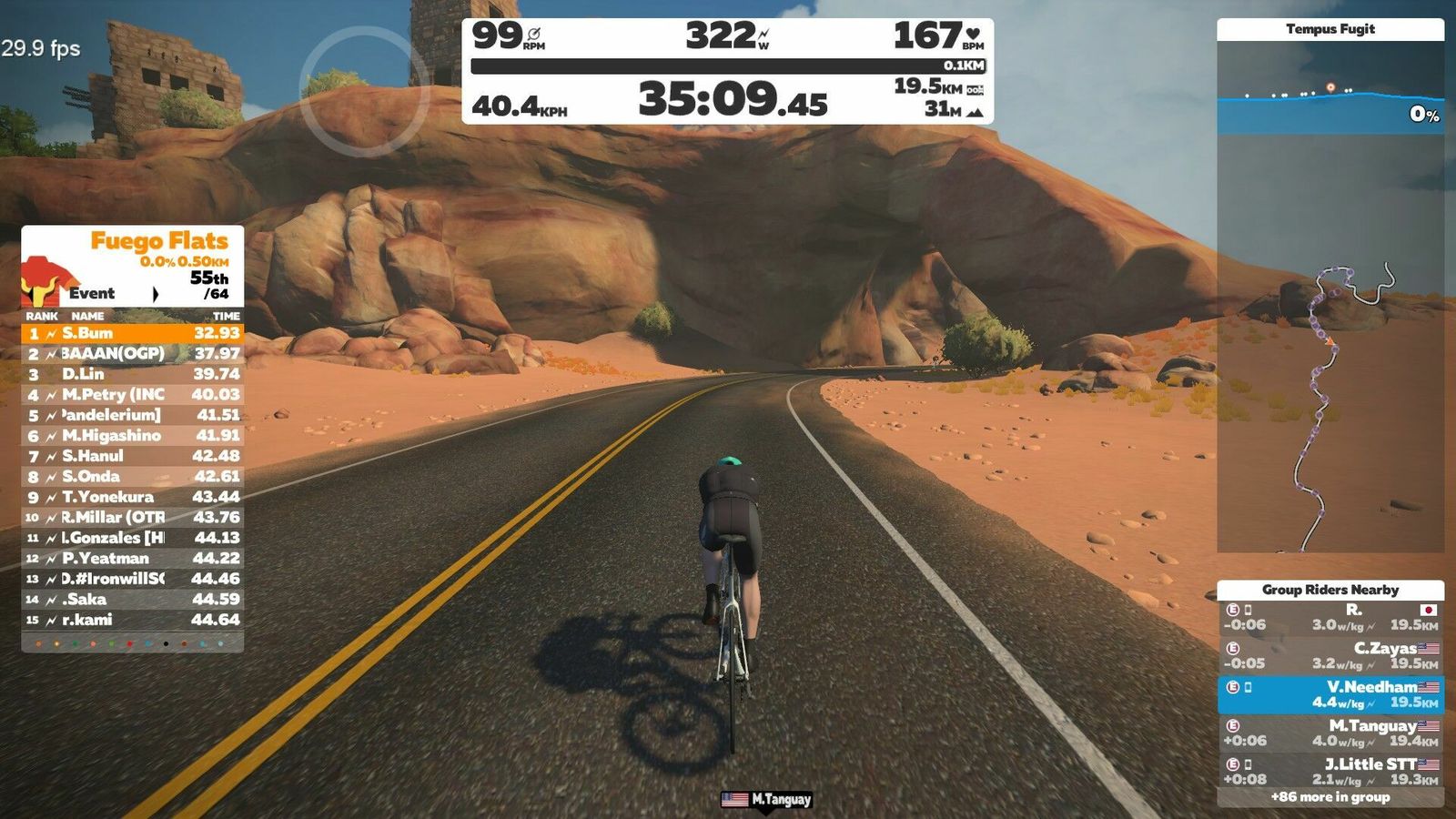This screenshot has width=1456, height=819.
Task: Click r.kami's leaderboard entry
Action: tap(133, 620)
